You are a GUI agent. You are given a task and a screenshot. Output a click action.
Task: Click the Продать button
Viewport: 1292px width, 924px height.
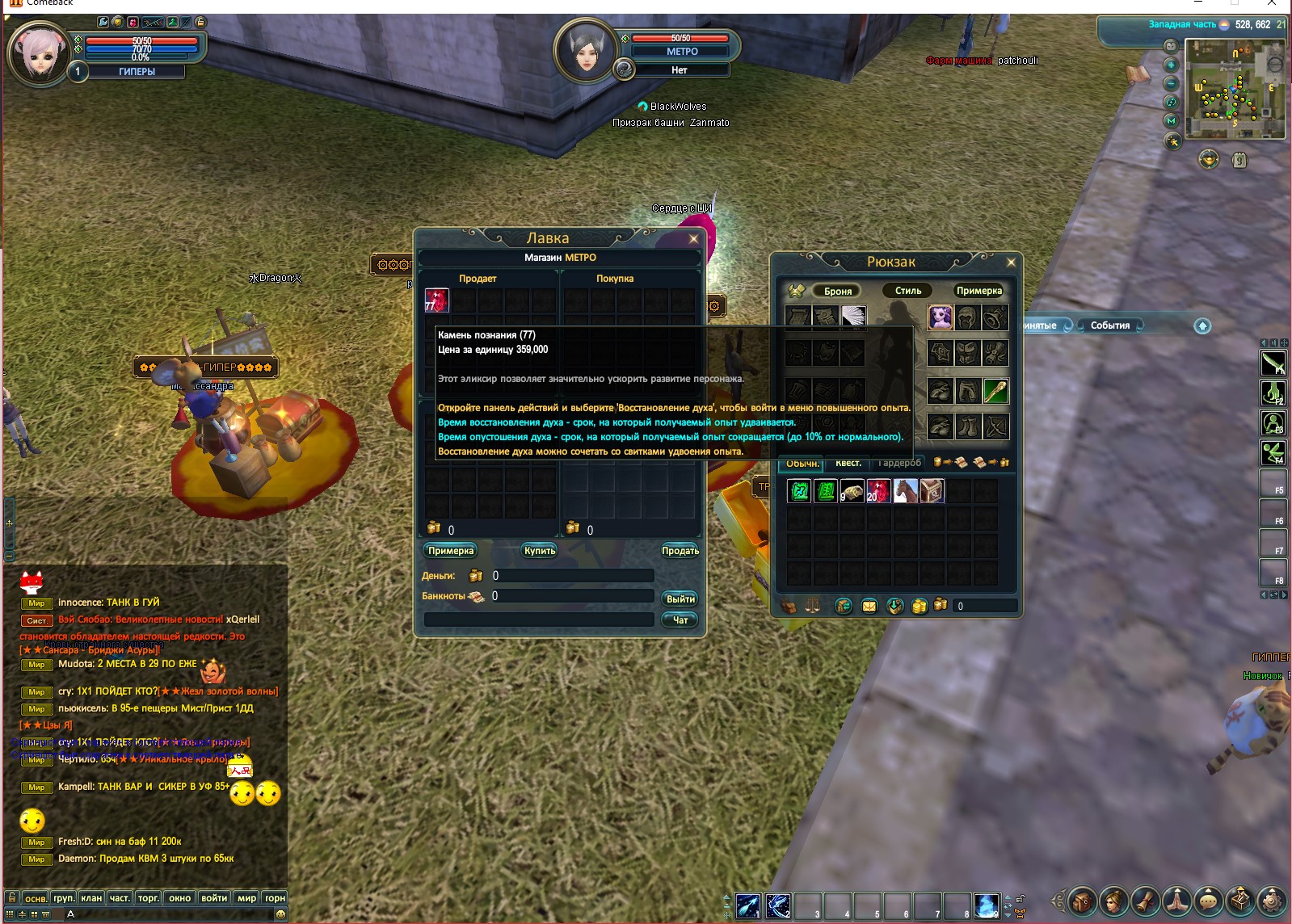click(680, 551)
